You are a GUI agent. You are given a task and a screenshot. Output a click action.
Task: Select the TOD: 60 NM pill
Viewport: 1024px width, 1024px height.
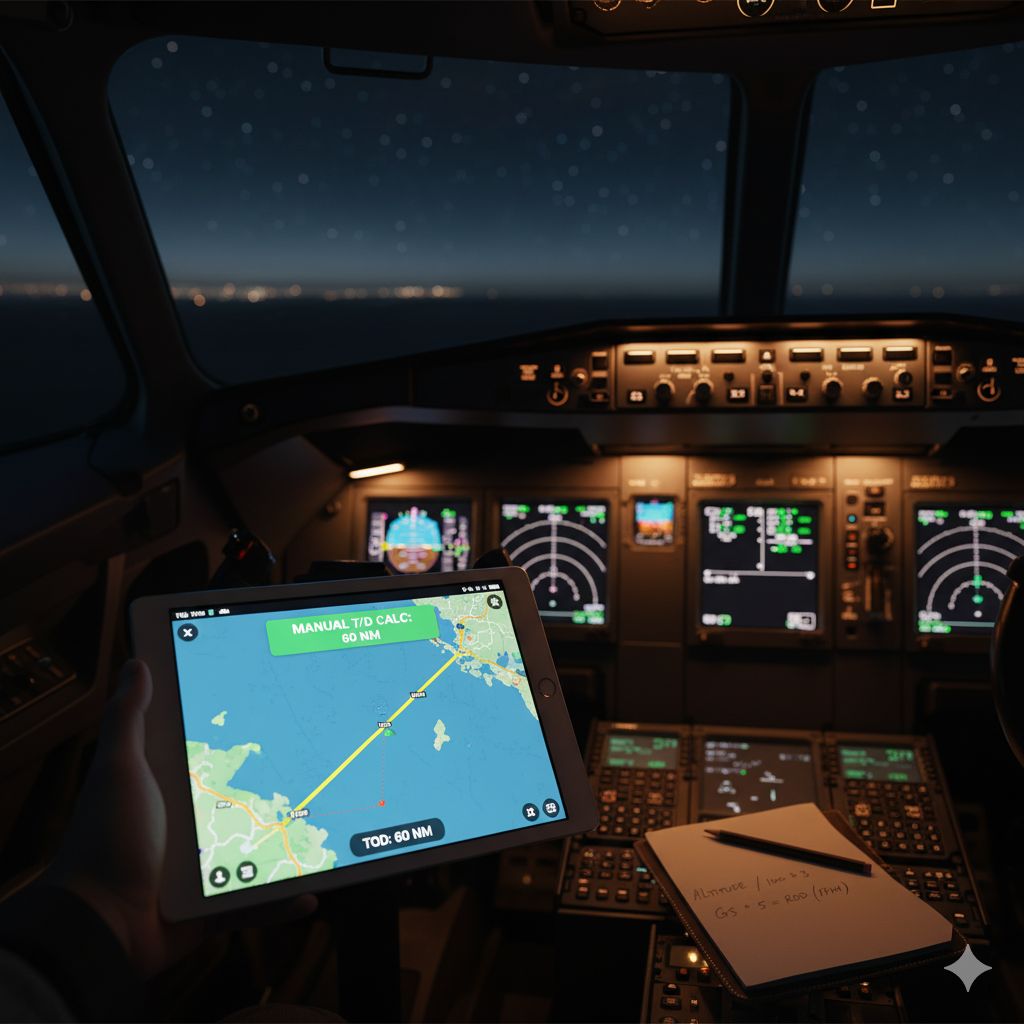click(396, 838)
